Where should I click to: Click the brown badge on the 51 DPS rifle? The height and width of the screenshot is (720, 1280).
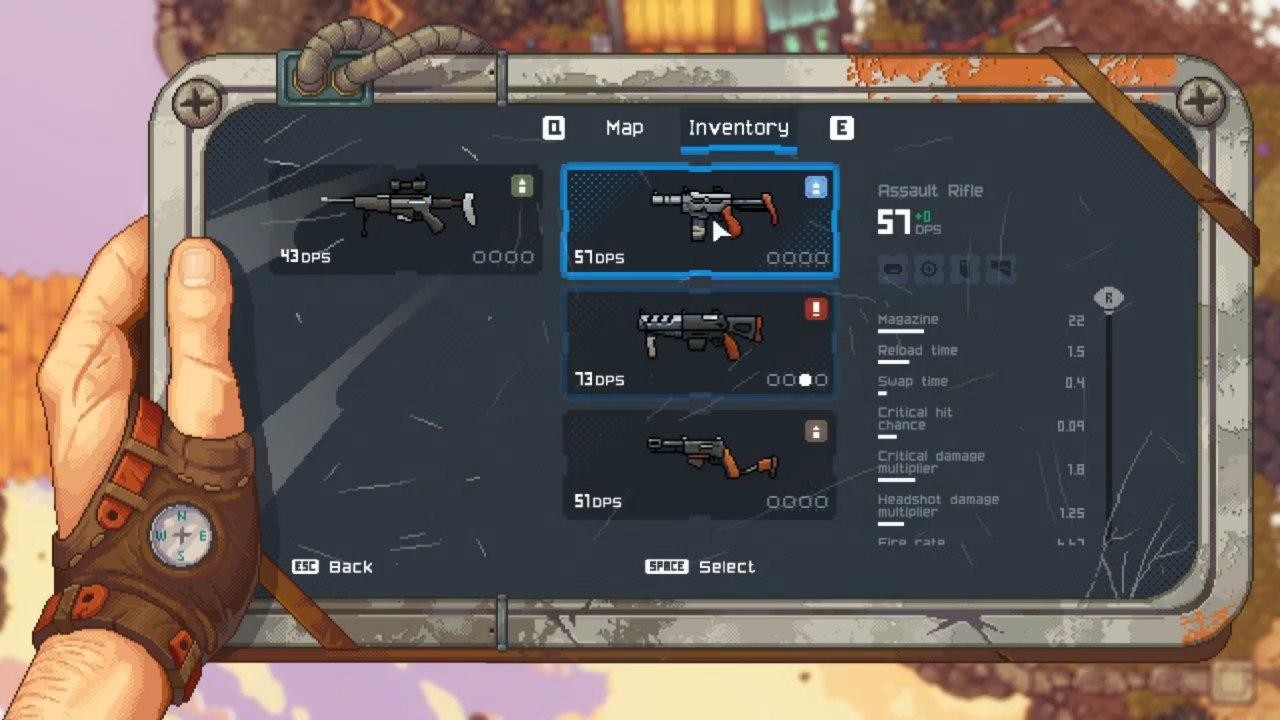coord(816,432)
